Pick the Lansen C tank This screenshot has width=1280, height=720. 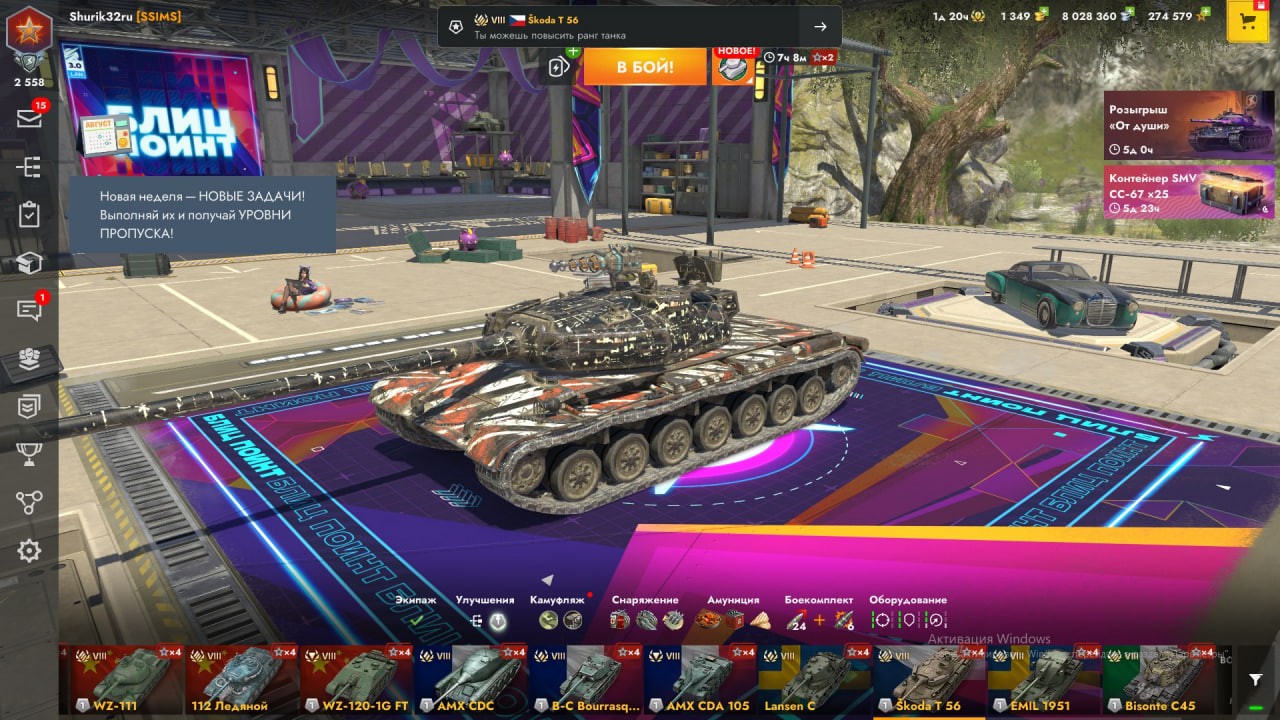coord(814,680)
